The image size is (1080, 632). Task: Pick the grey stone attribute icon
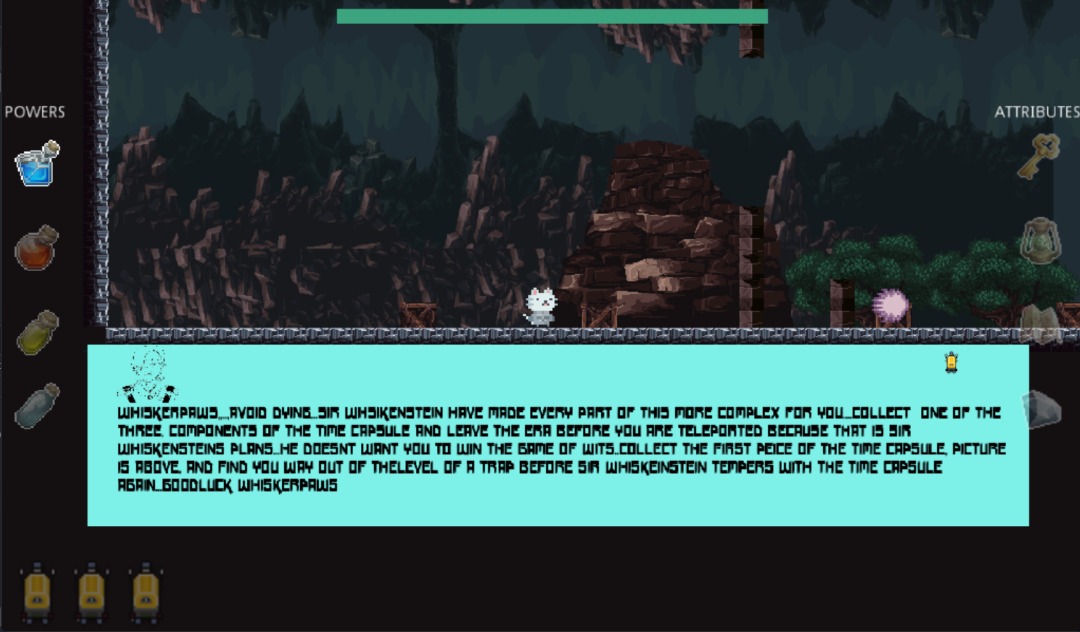click(x=1041, y=409)
